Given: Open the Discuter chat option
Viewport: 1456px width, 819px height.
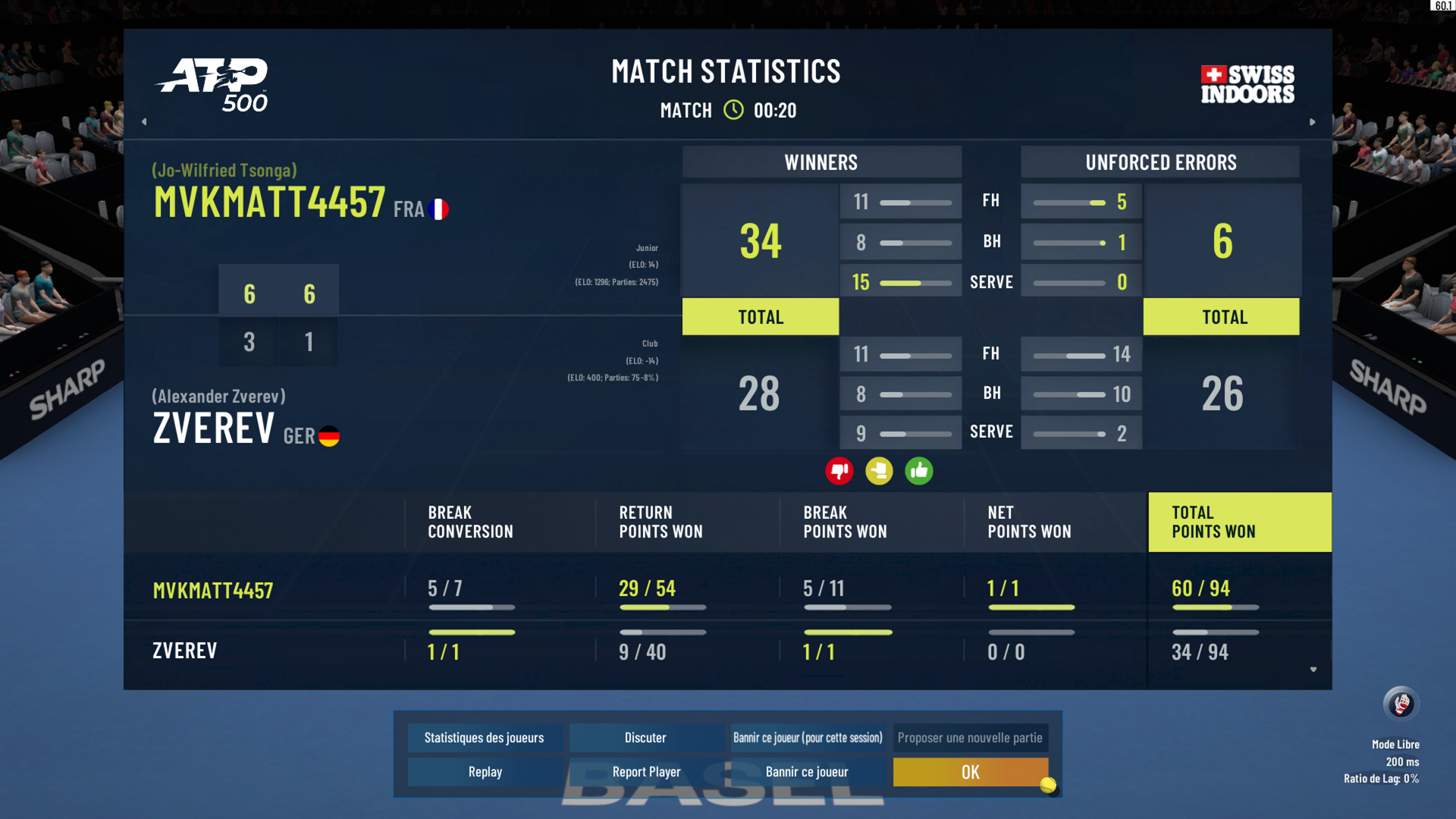Looking at the screenshot, I should pos(645,738).
